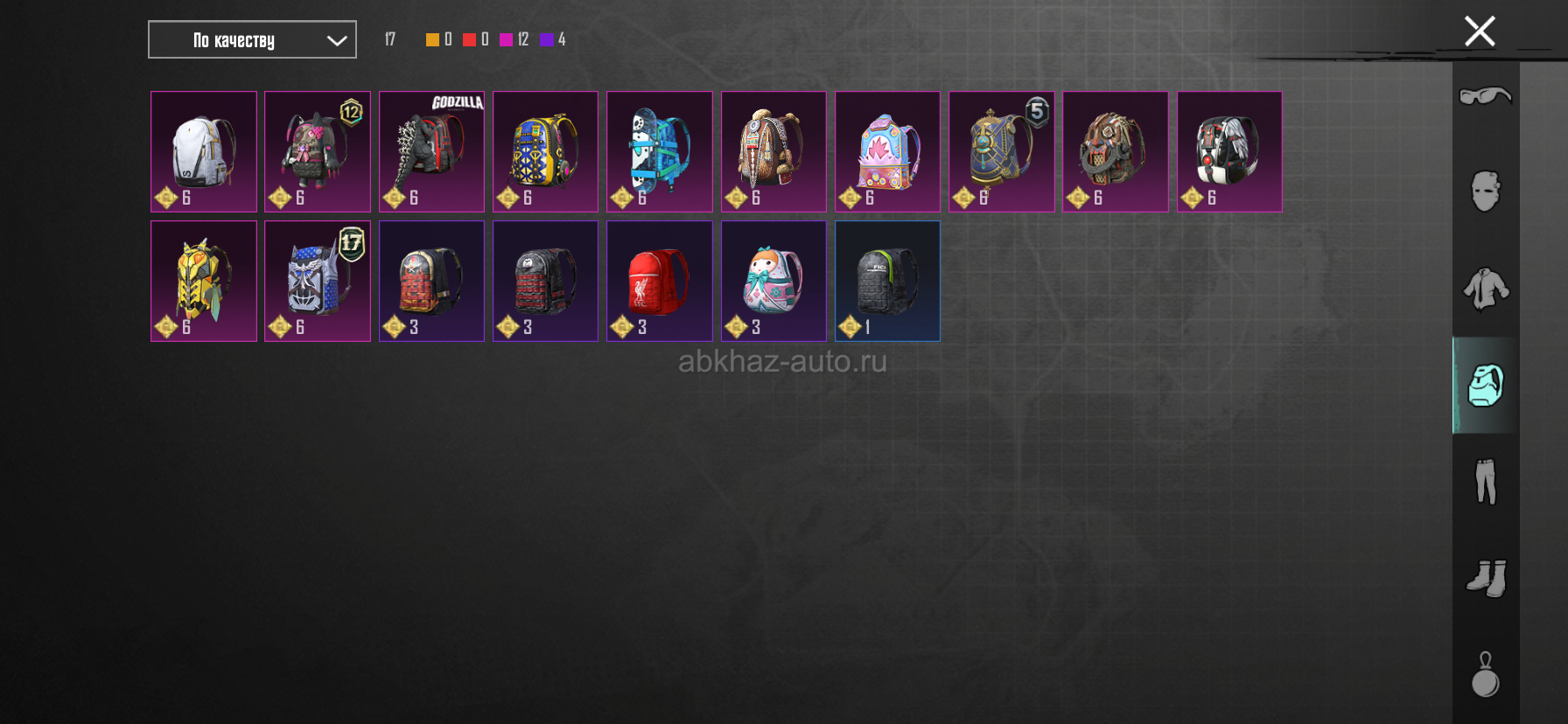Select the yellow and blue patterned backpack
1568x724 pixels.
(x=545, y=151)
